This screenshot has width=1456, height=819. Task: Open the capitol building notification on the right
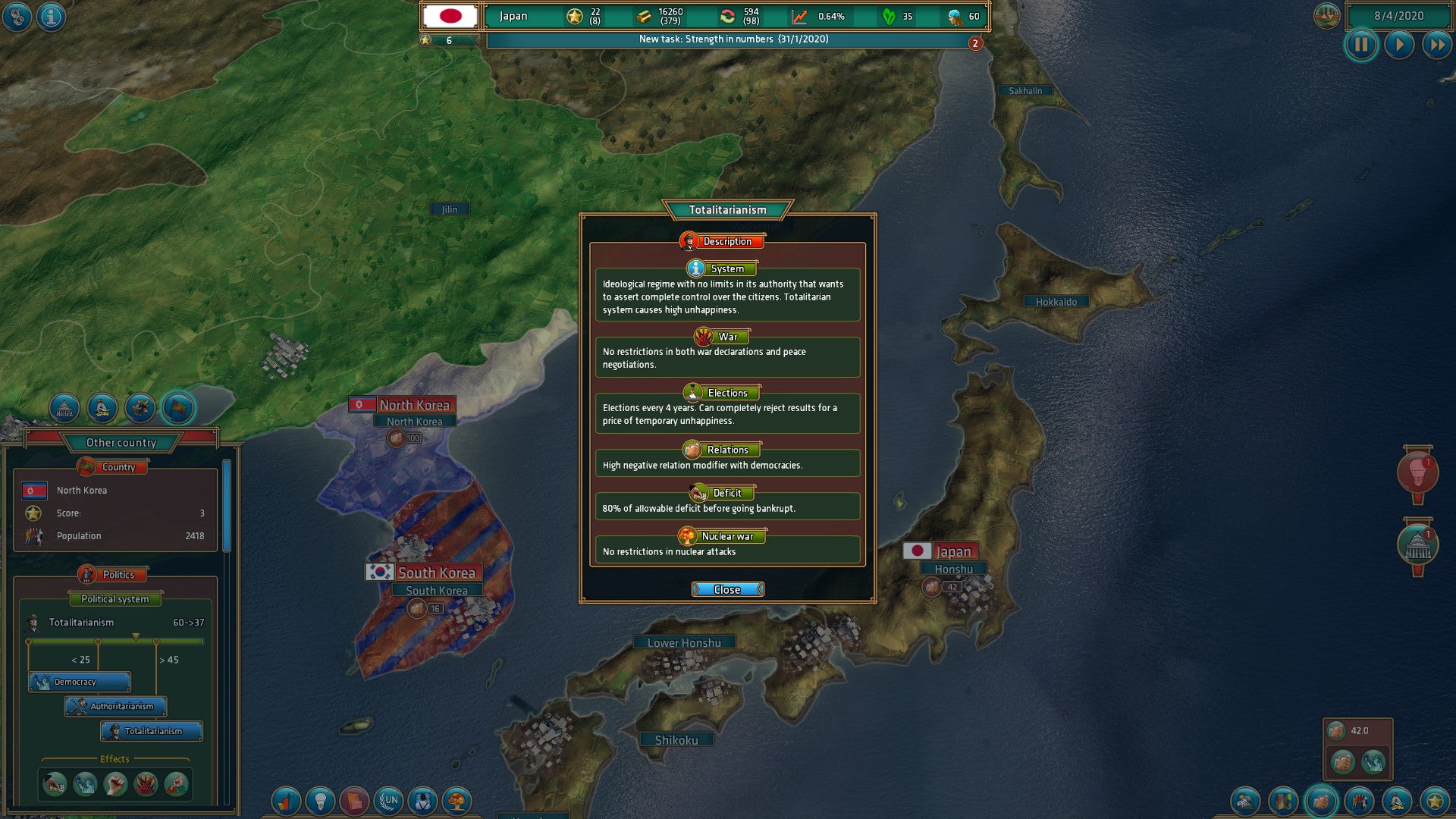click(x=1417, y=544)
